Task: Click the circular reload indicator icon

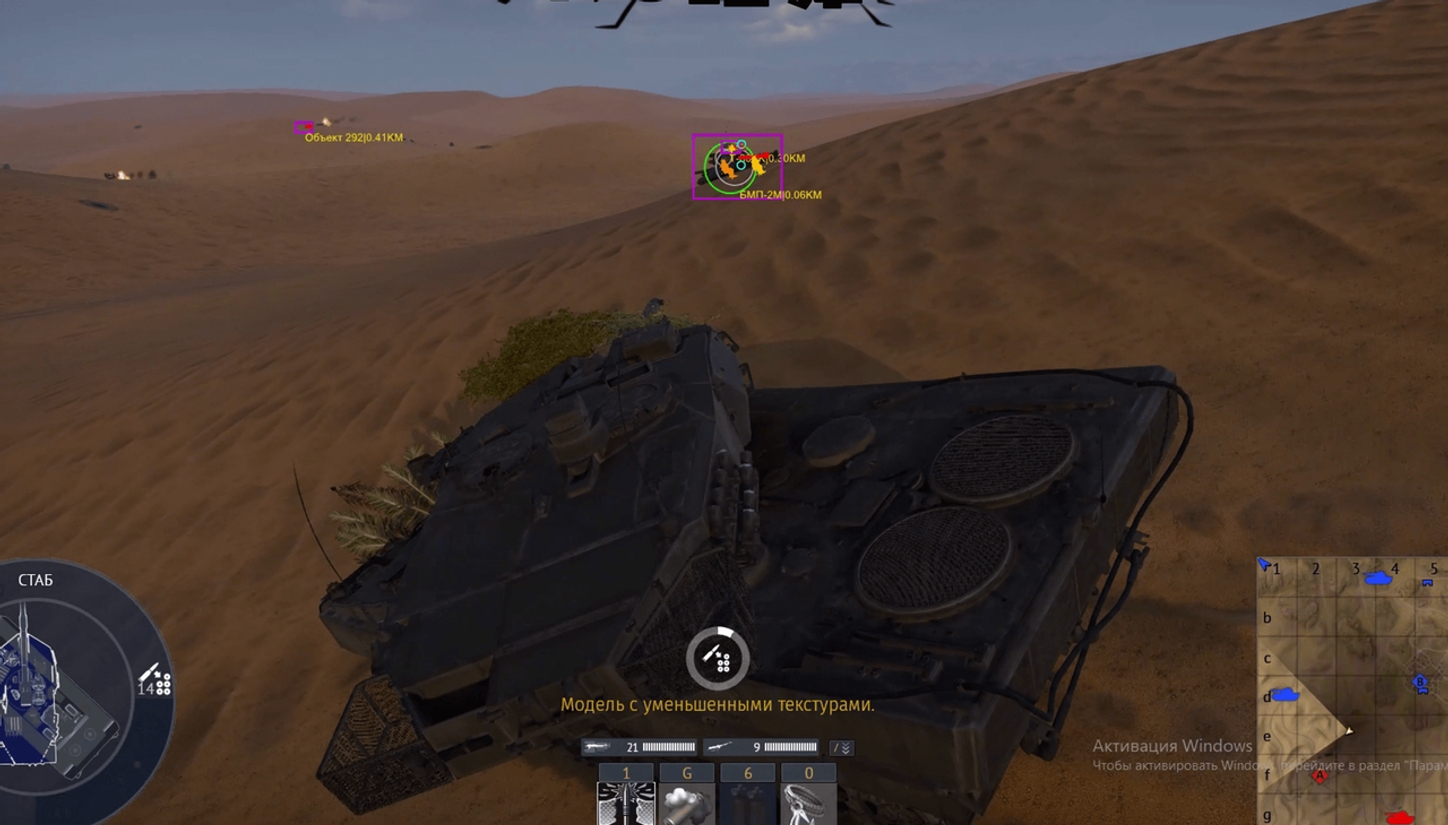Action: coord(716,657)
